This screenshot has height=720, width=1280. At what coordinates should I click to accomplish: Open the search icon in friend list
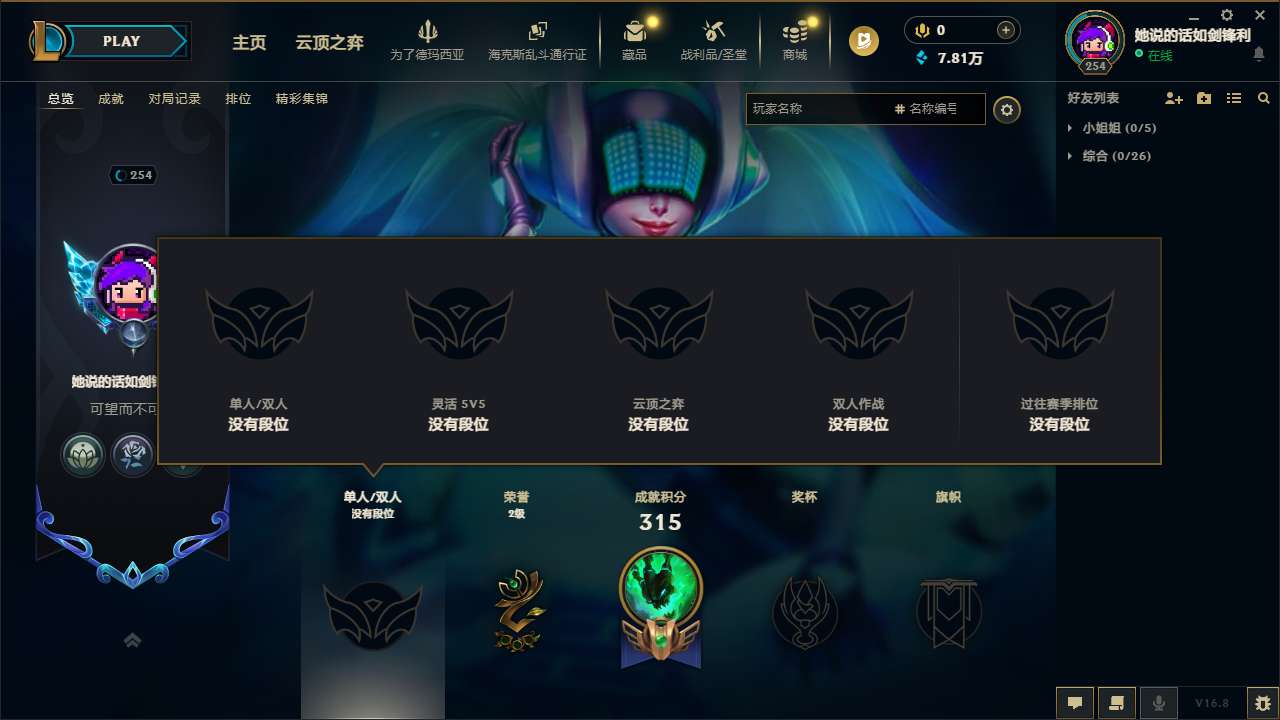[x=1263, y=98]
